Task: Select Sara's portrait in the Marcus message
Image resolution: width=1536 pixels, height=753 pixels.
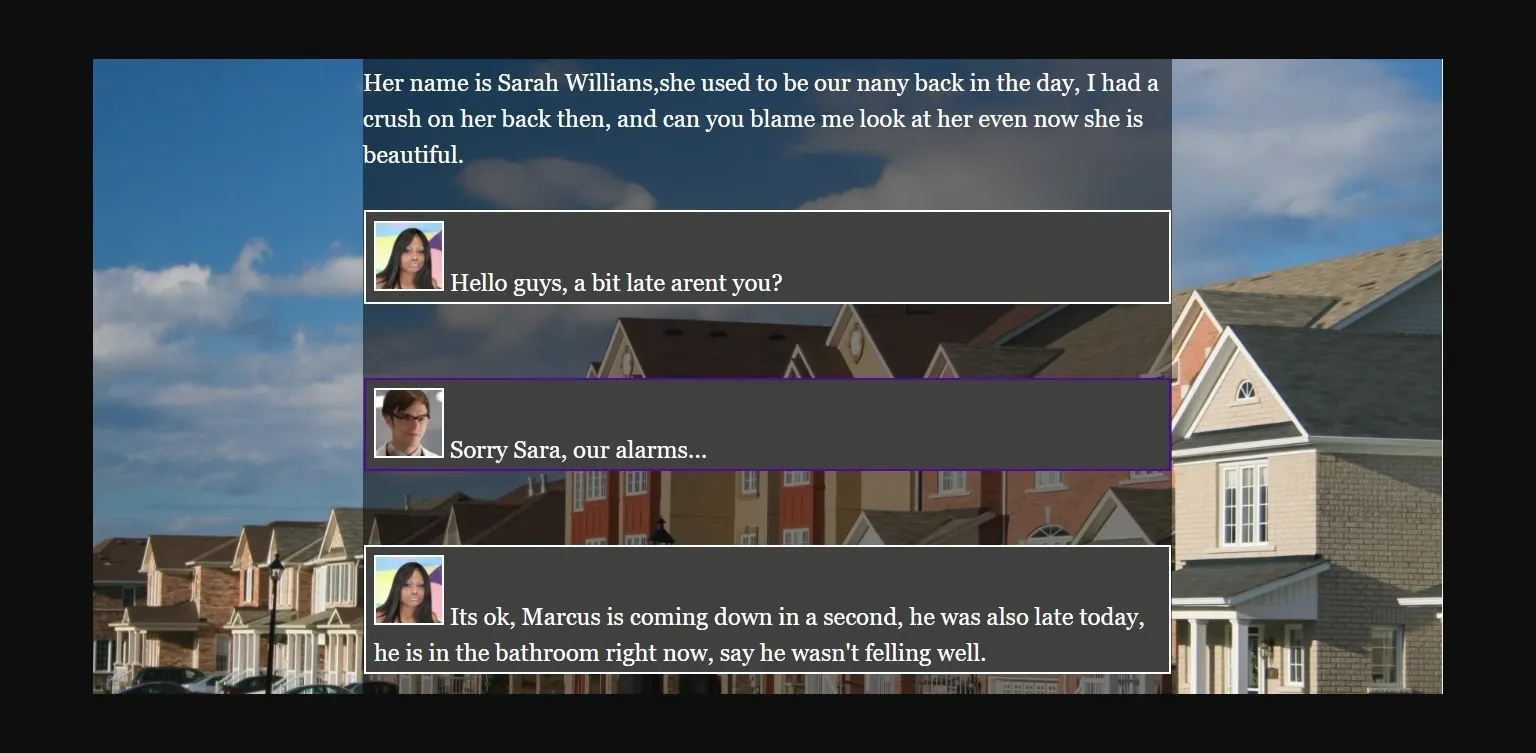Action: coord(408,589)
